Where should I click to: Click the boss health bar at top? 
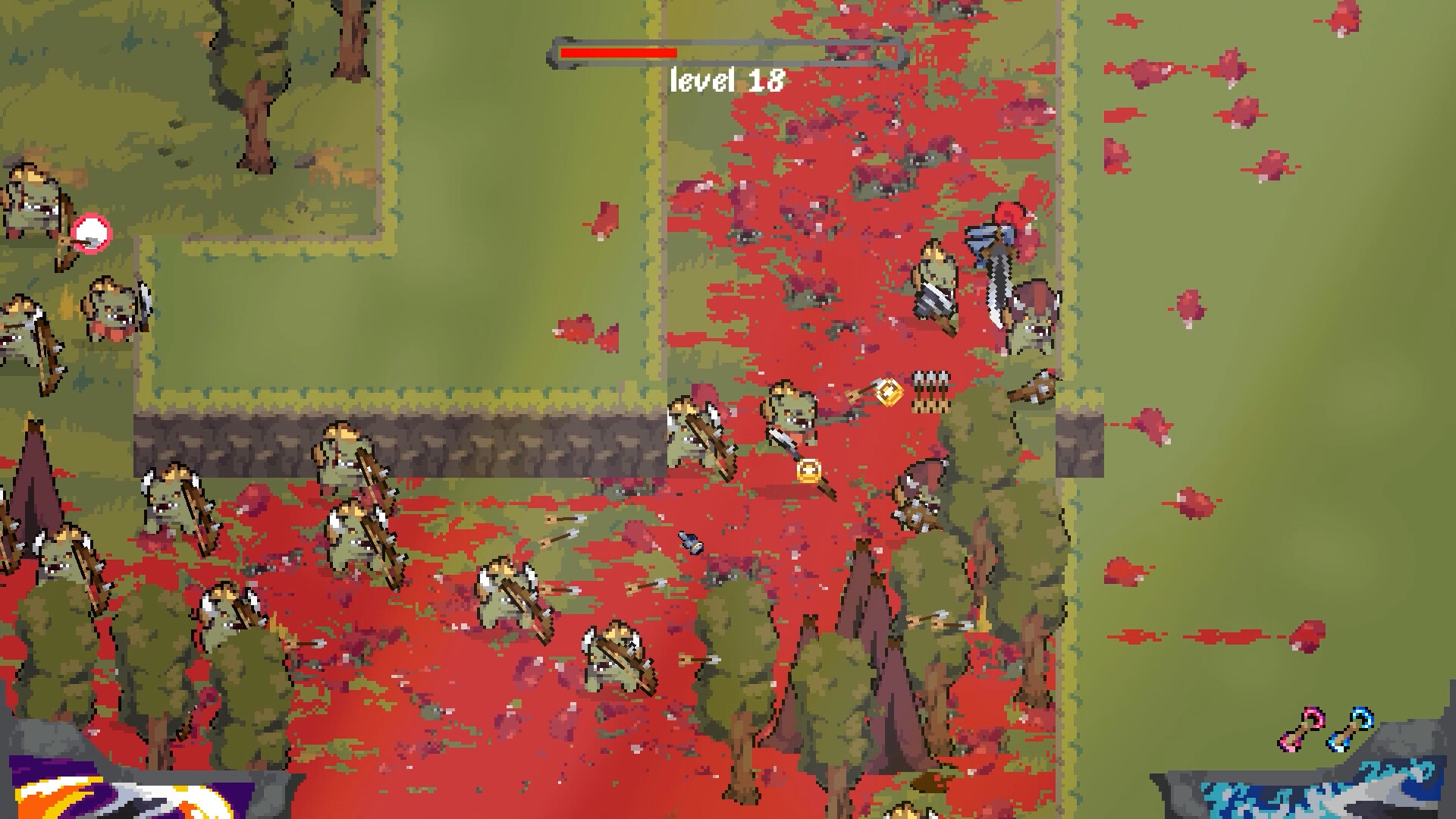coord(724,50)
